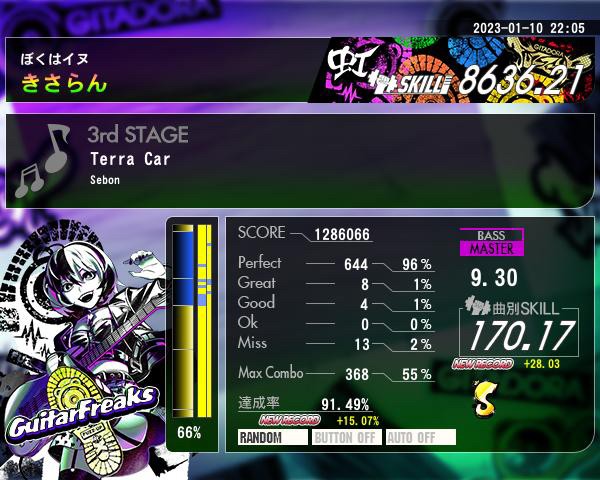Click the BASS MASTER difficulty badge
Image resolution: width=600 pixels, height=480 pixels.
click(491, 242)
